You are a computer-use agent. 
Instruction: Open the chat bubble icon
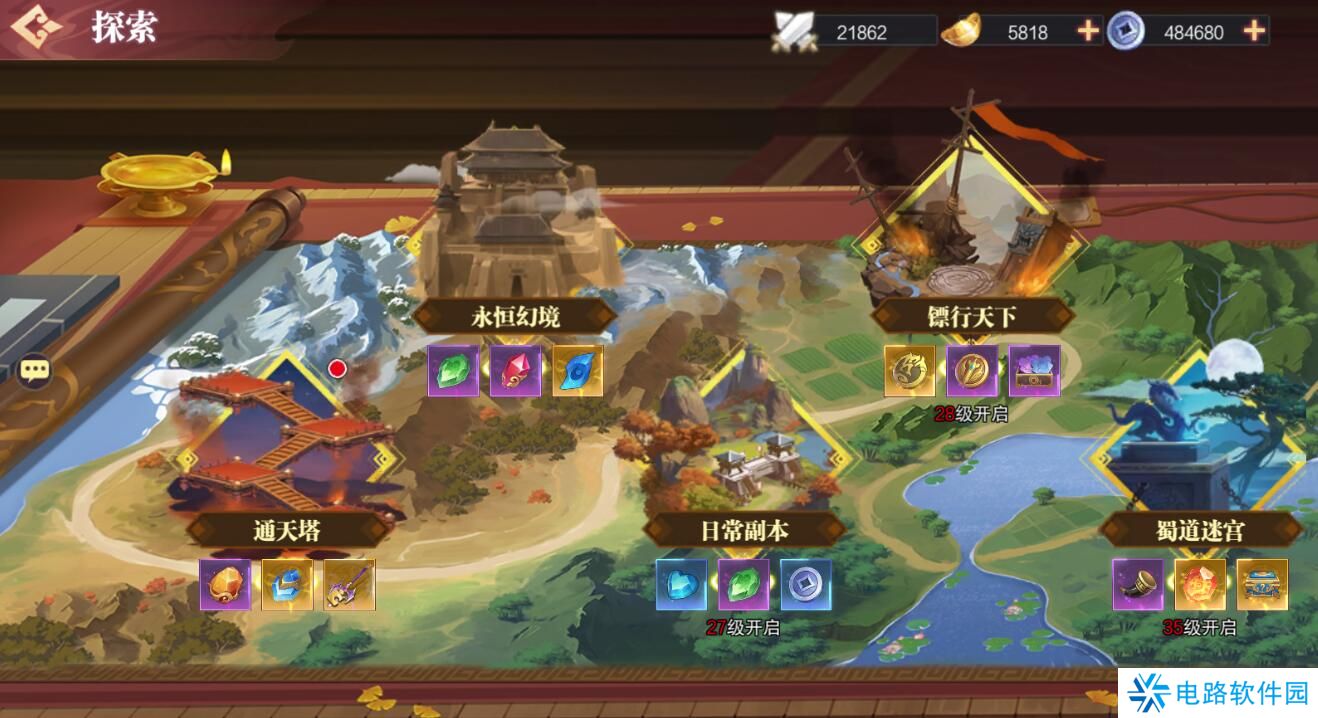pos(35,372)
